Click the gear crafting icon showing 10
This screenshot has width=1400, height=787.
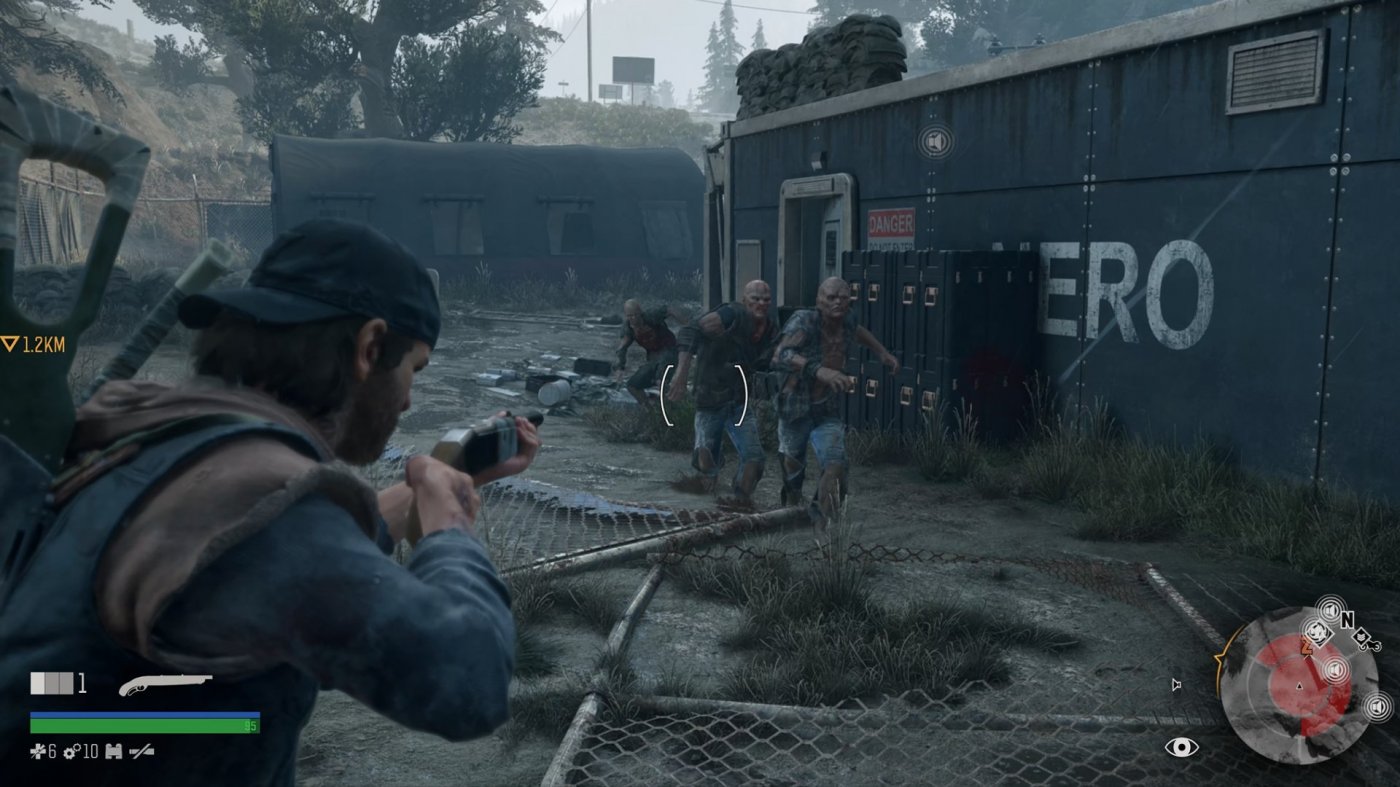[72, 750]
